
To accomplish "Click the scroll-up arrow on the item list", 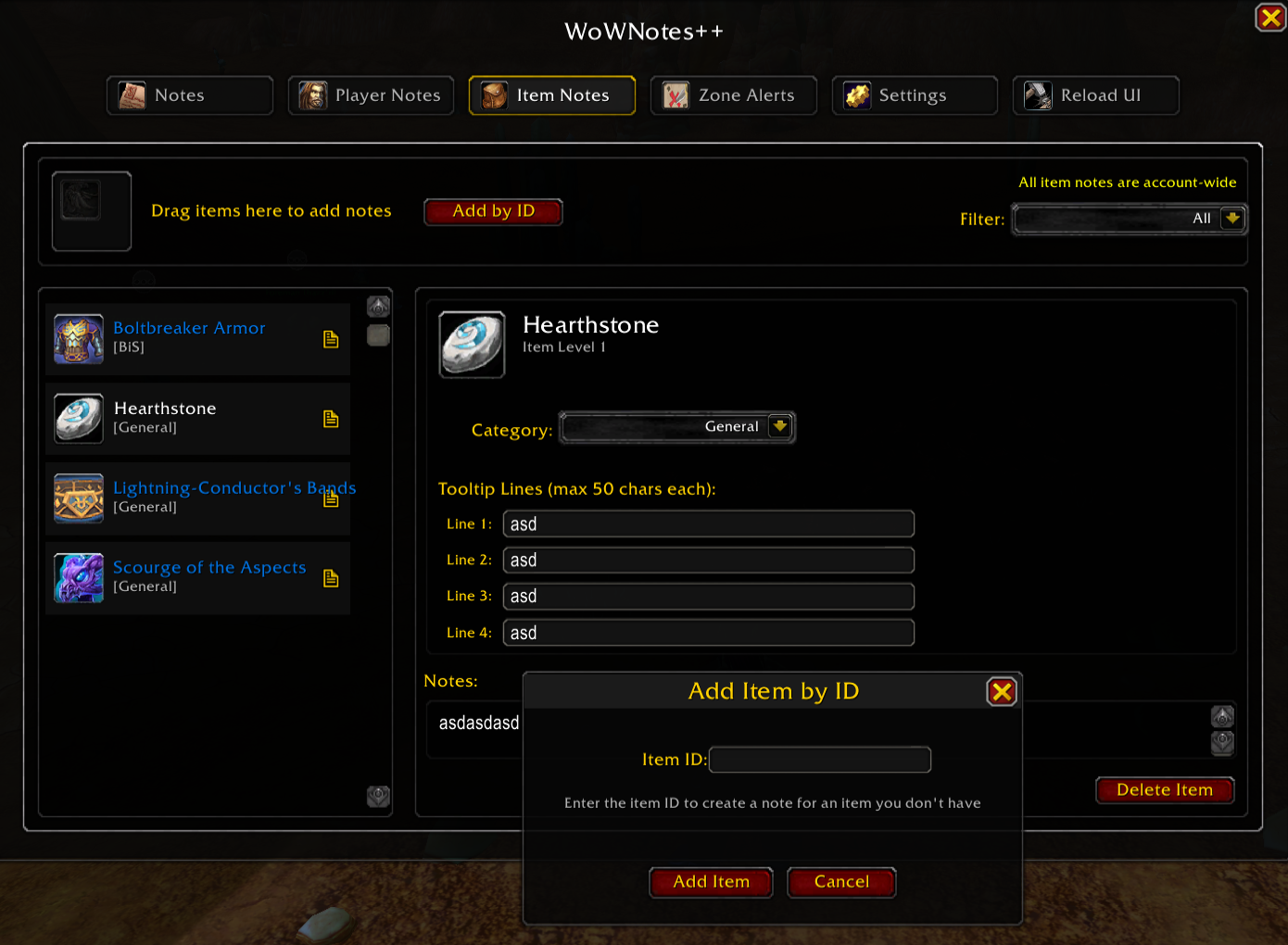I will (x=378, y=306).
